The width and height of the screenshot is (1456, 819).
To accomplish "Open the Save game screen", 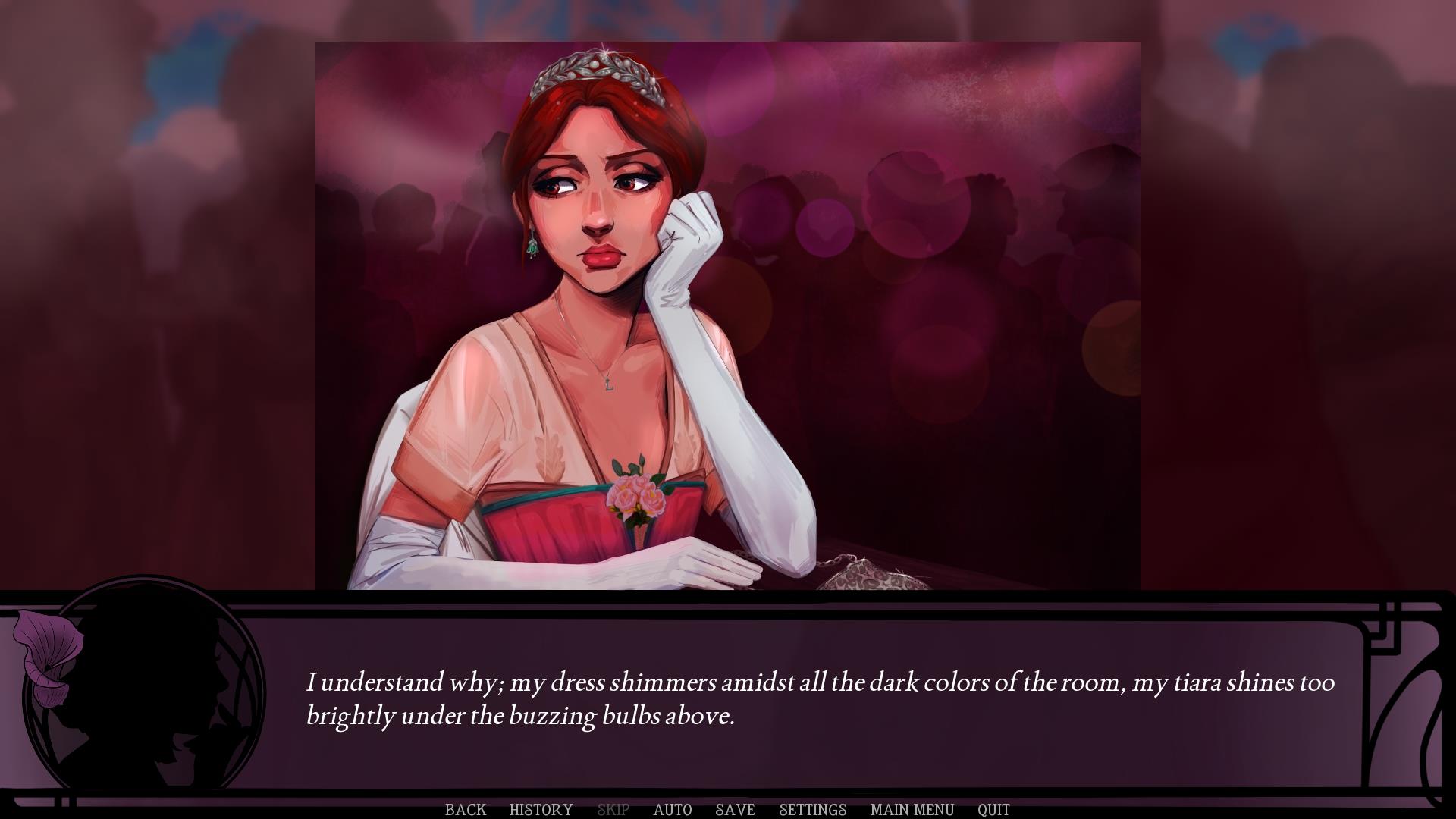I will pos(735,809).
